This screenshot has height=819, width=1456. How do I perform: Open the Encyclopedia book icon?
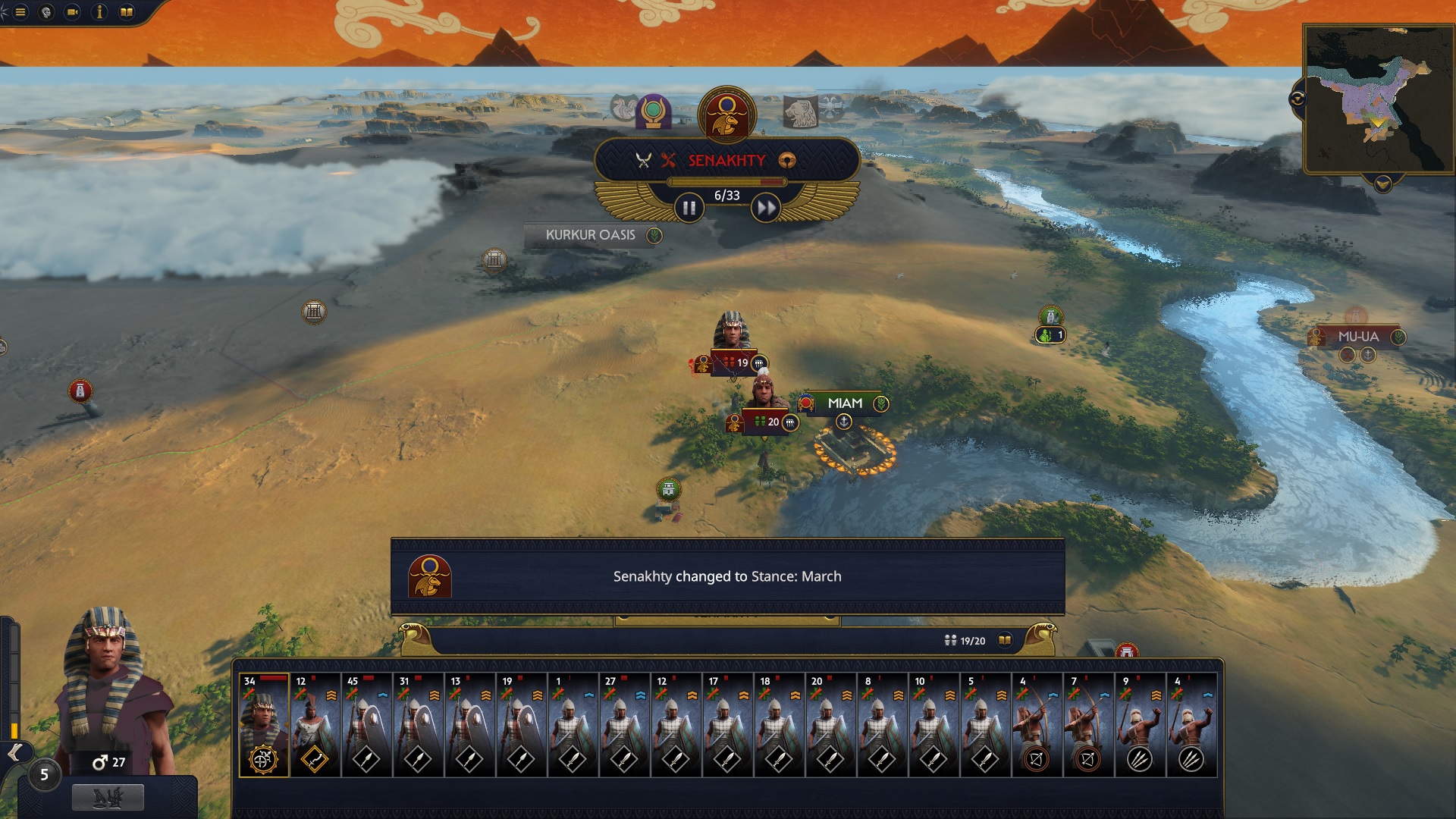tap(126, 12)
